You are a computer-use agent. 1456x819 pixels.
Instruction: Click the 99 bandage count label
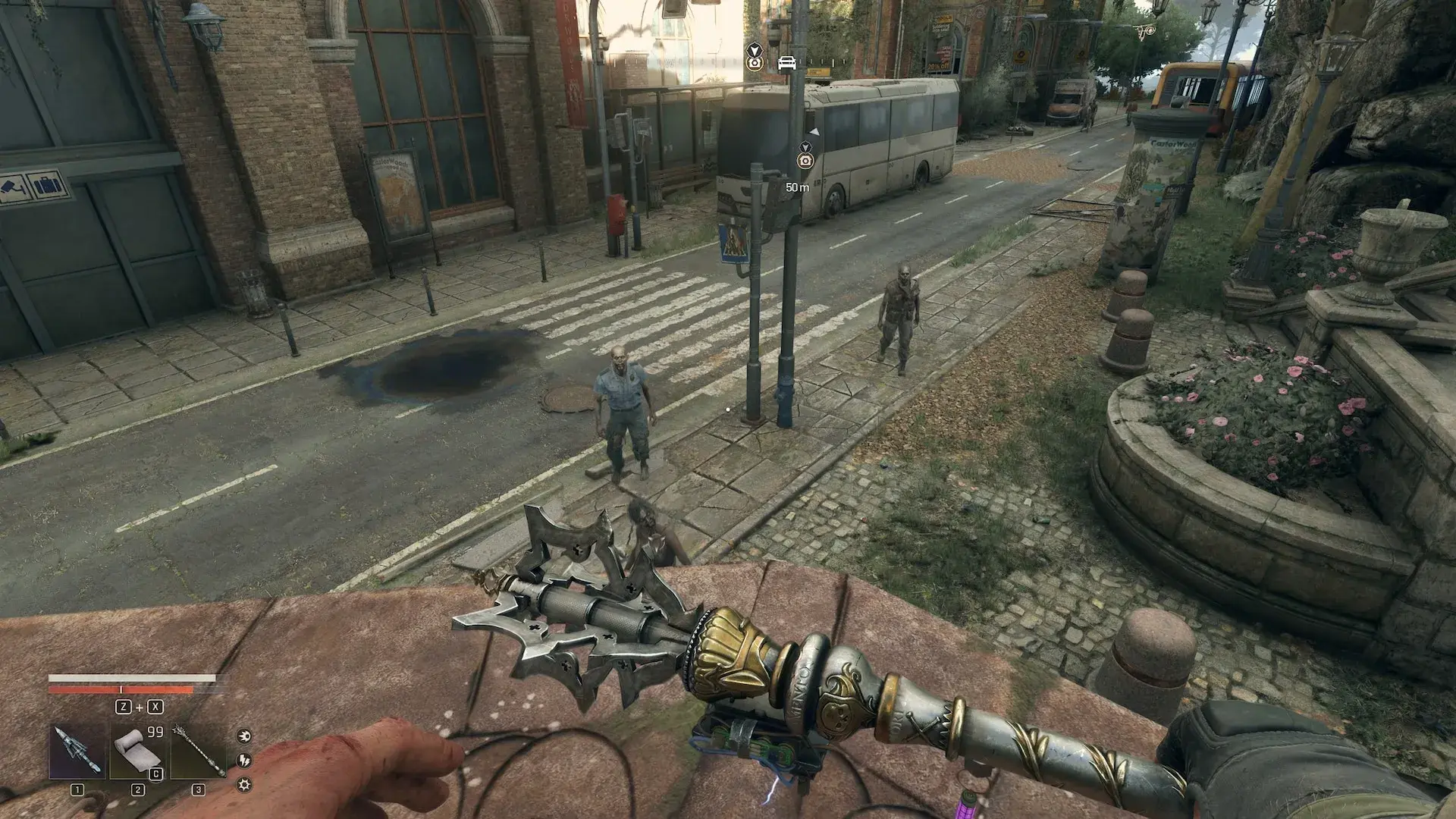pos(155,732)
